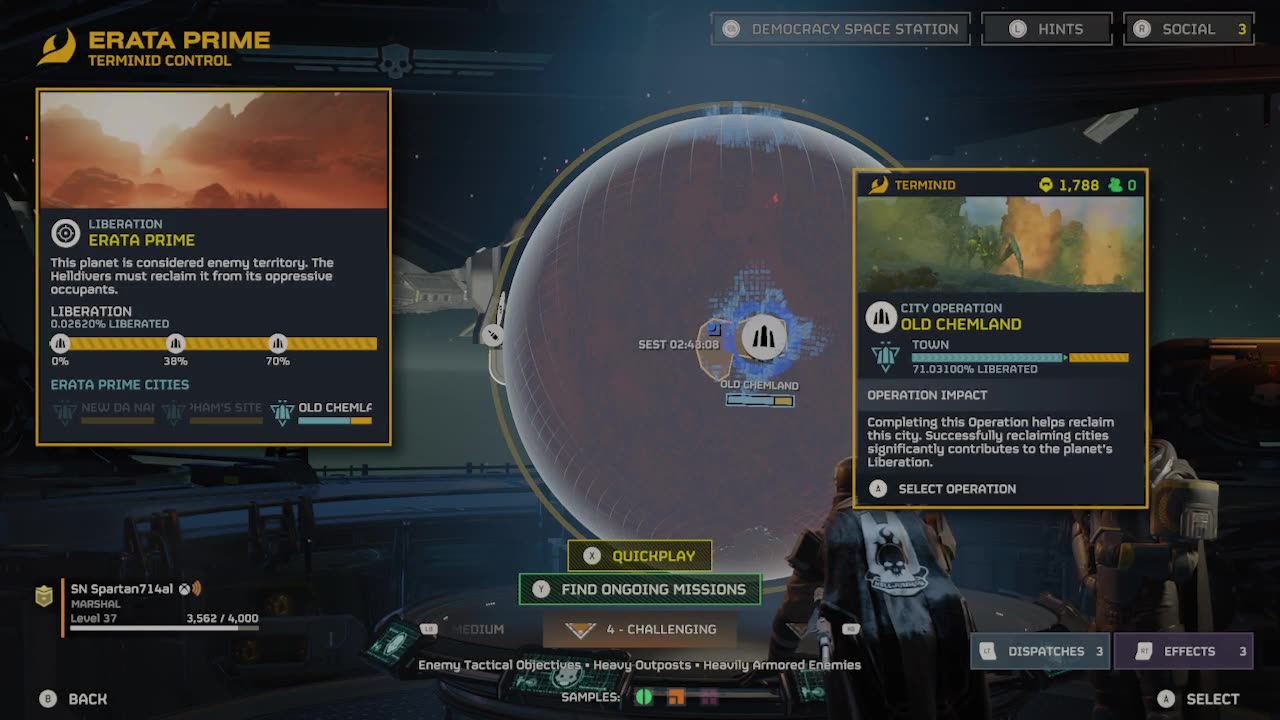Click the Old Chemland city marker on planet
Screen dimensions: 1280x720
[763, 338]
